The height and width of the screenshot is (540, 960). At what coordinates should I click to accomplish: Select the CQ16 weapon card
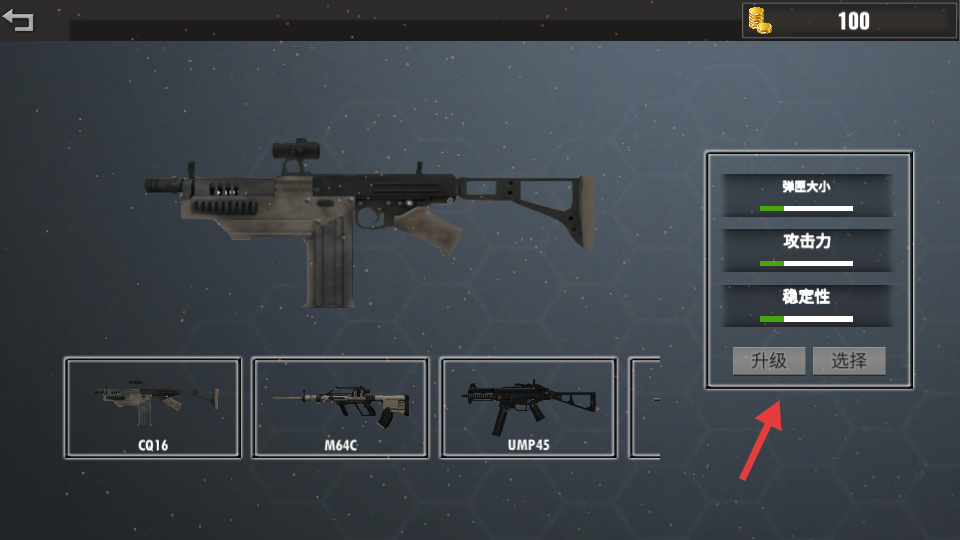tap(153, 408)
